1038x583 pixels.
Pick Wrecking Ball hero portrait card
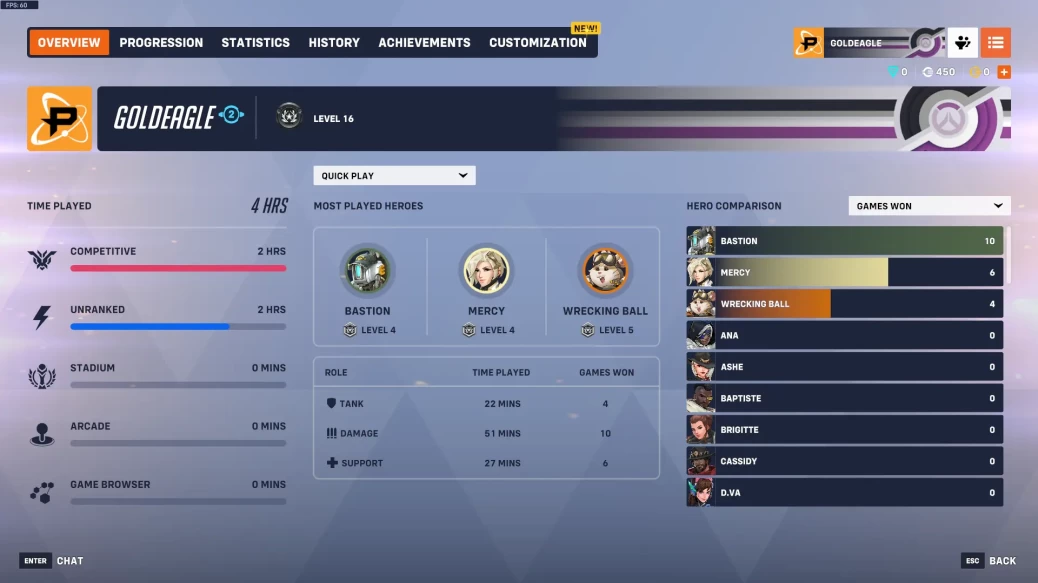tap(605, 273)
